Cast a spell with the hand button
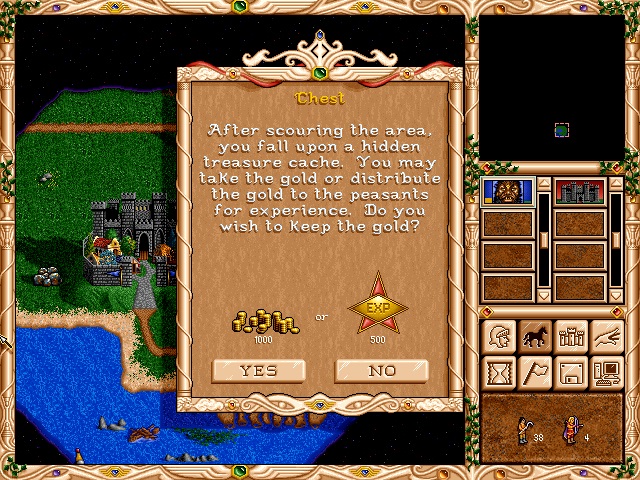640x480 pixels. click(607, 337)
